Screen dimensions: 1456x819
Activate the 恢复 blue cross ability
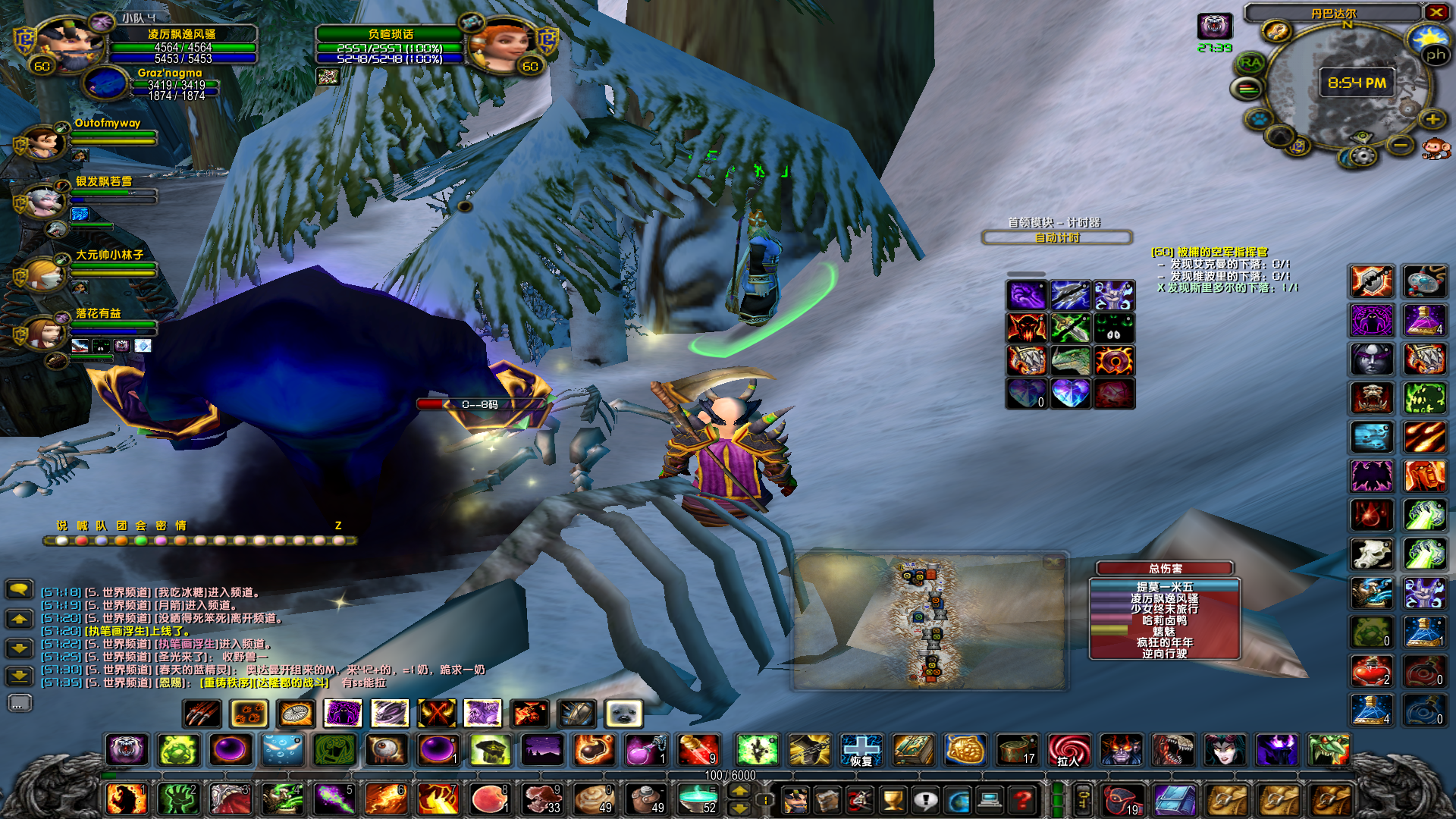(861, 751)
